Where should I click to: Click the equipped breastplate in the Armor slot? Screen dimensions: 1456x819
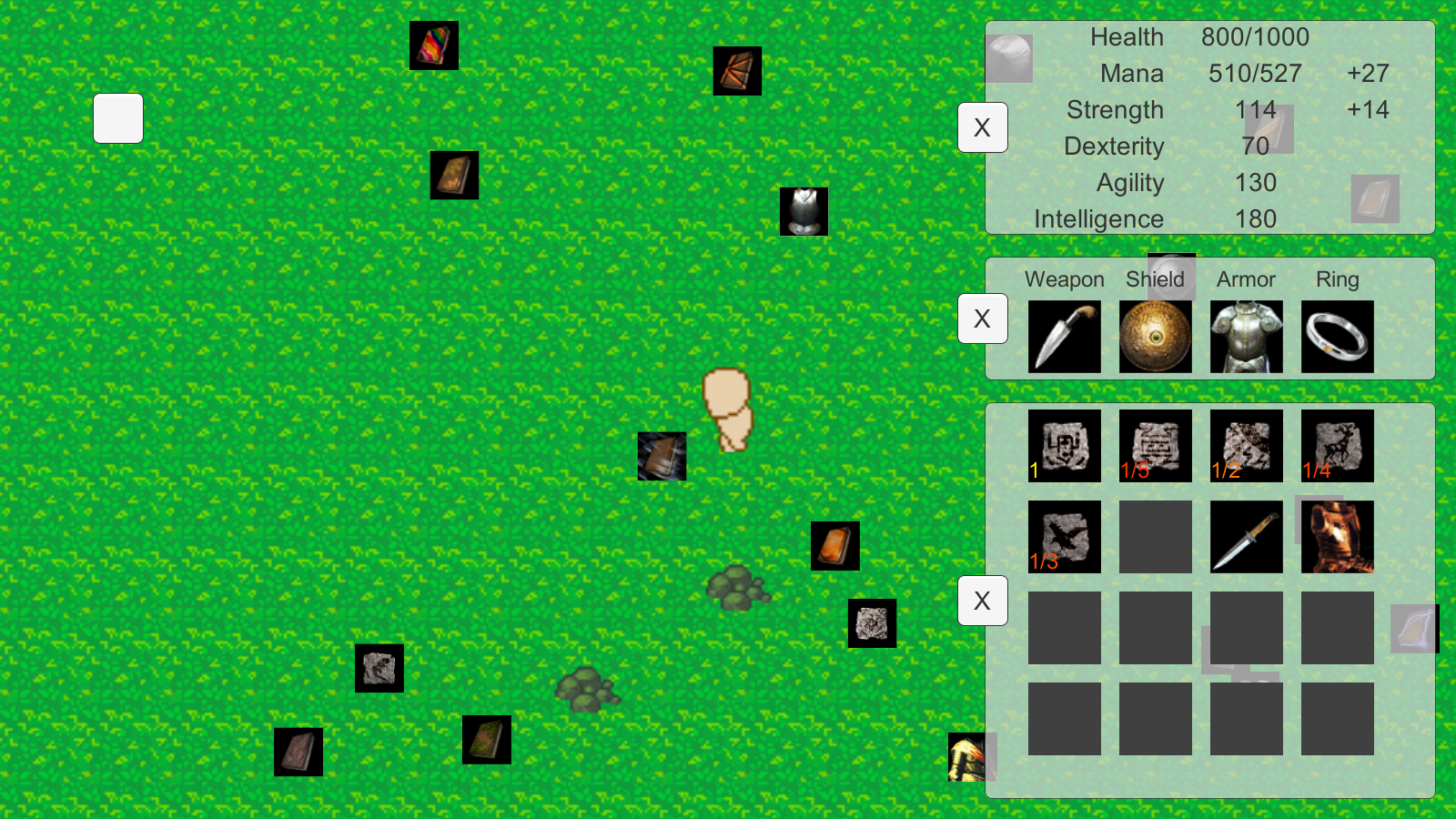(x=1246, y=337)
